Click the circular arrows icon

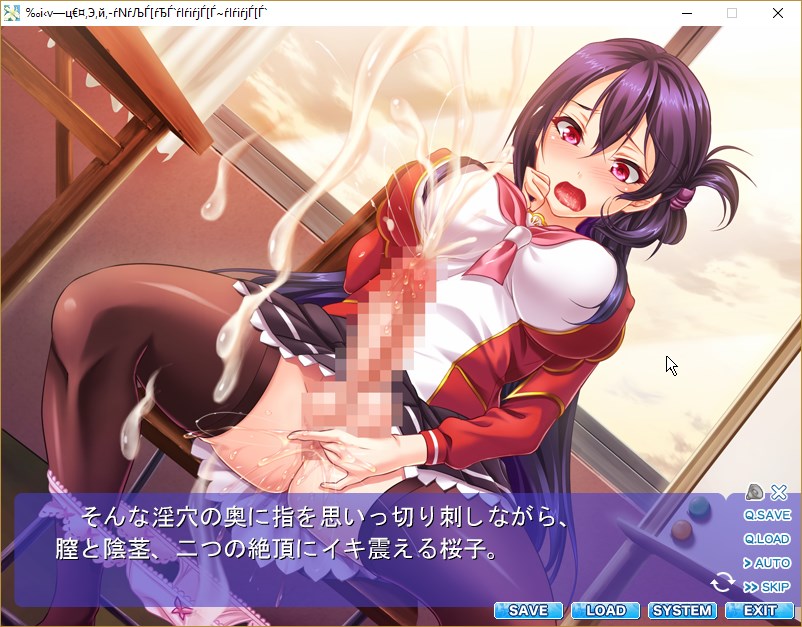tap(722, 582)
